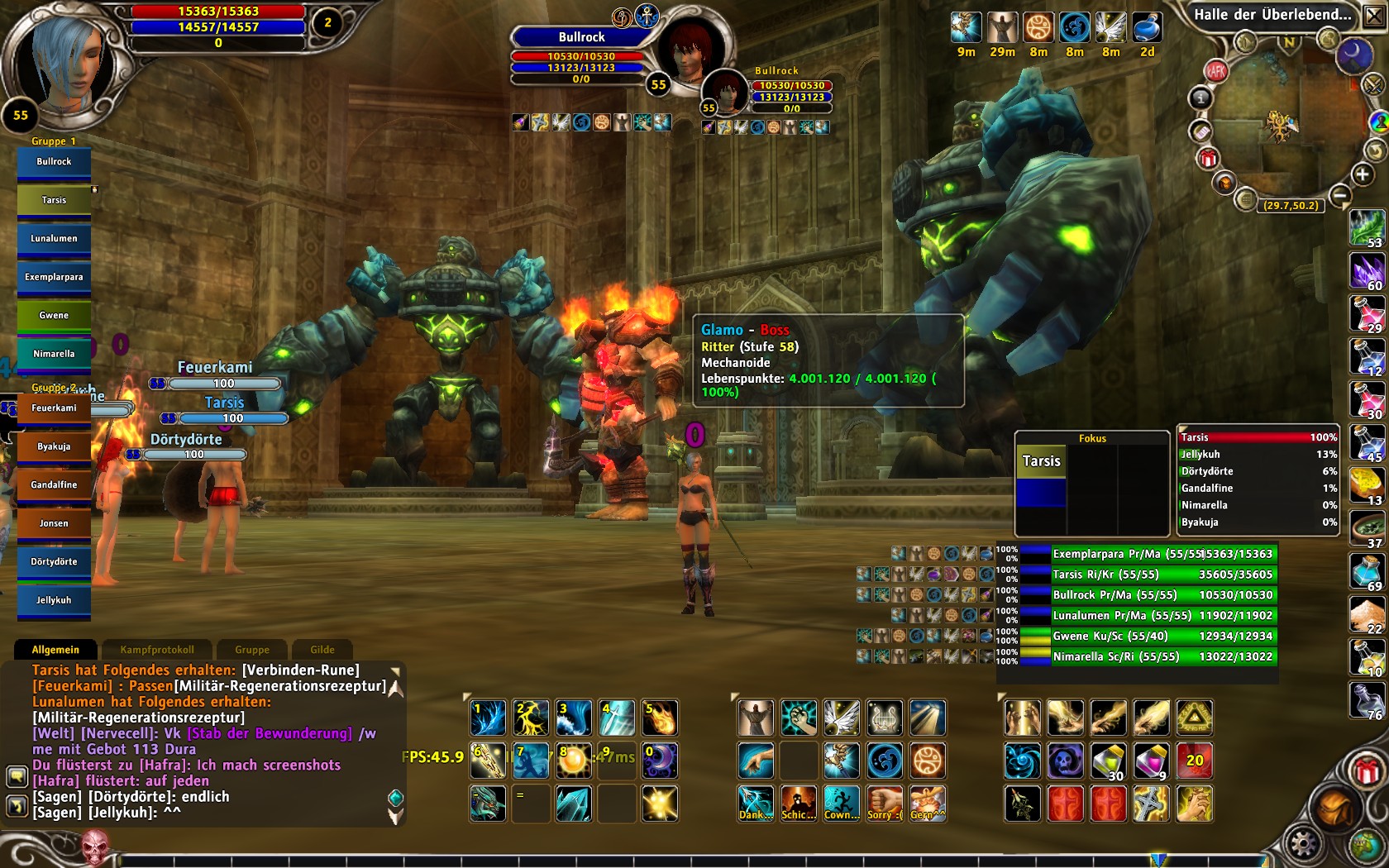Open the gift box icon beside minimap
1389x868 pixels.
point(1208,158)
